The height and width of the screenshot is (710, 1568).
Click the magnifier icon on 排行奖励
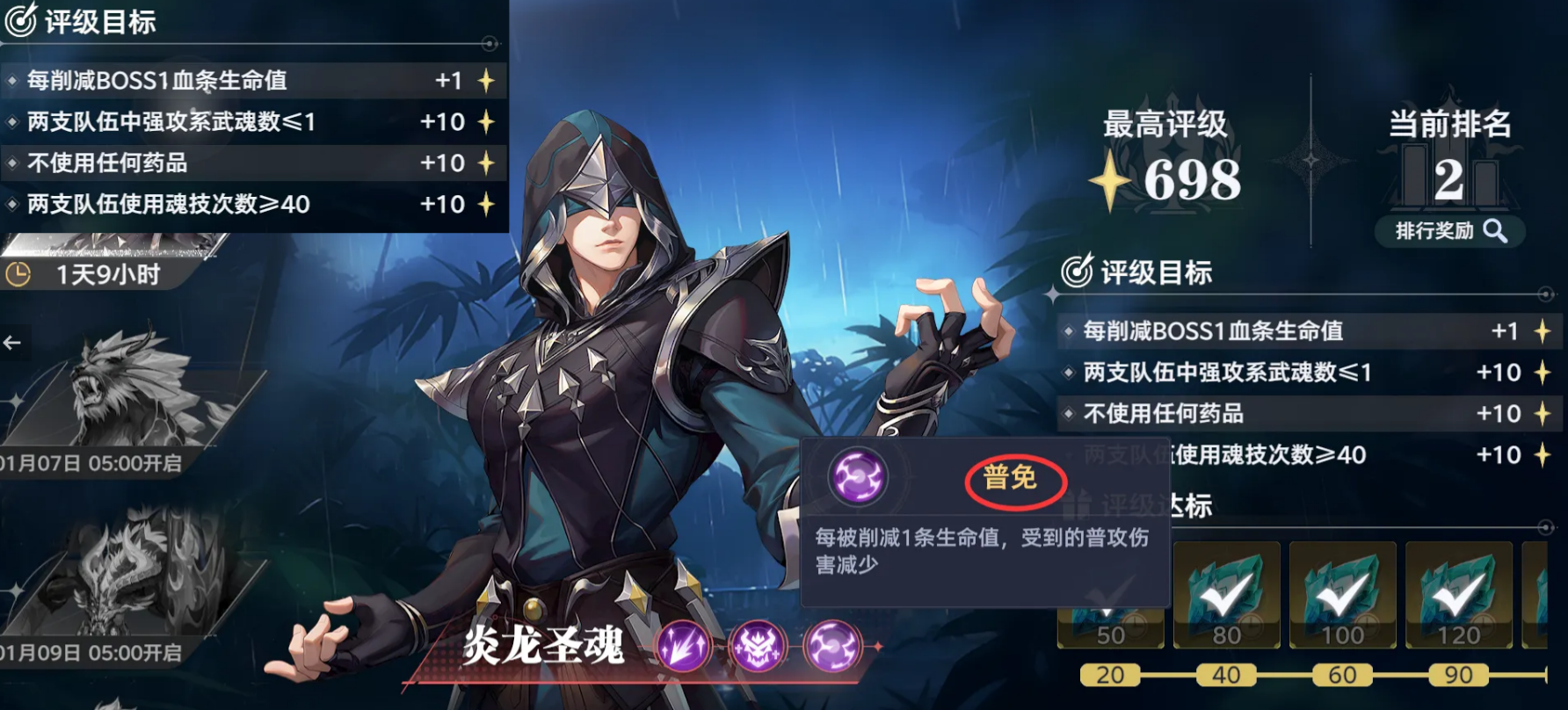pos(1494,230)
